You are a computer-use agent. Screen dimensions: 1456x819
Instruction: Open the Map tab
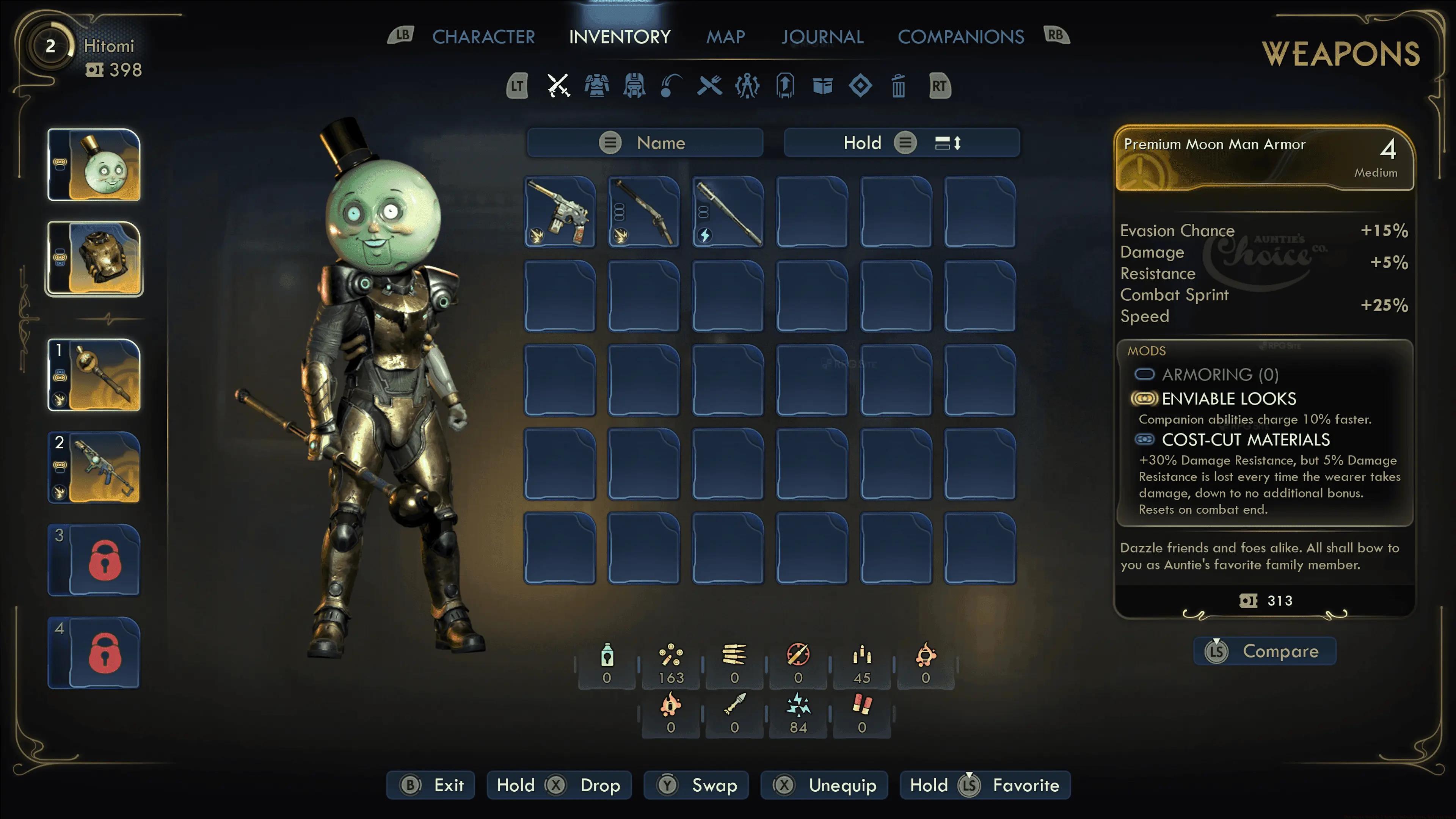click(x=725, y=37)
